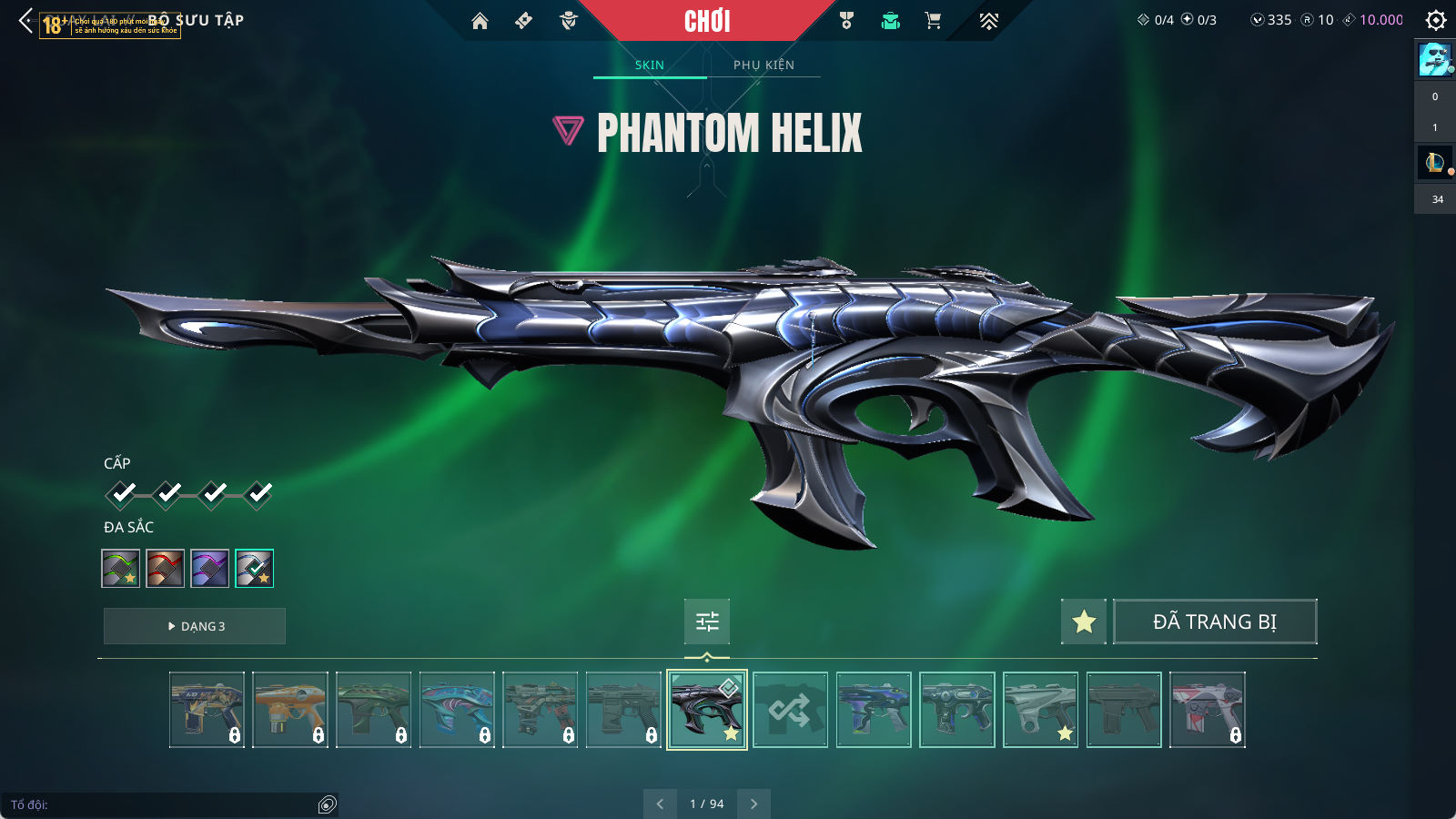Select the SKIN tab
1456x819 pixels.
click(x=650, y=65)
